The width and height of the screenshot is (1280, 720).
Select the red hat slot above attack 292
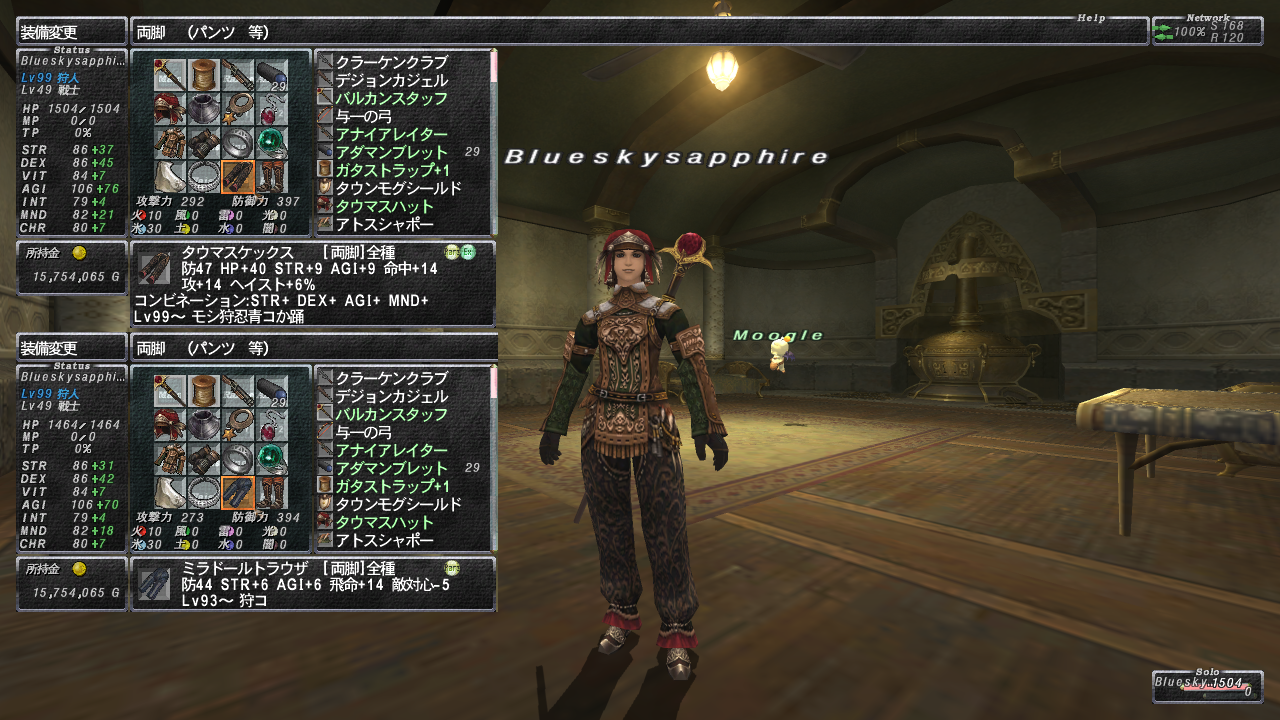point(169,109)
